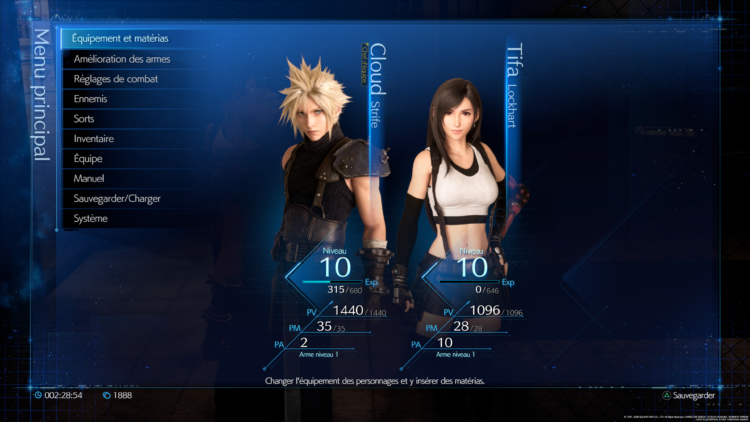Select the Équipe option
Viewport: 750px width, 422px height.
(88, 159)
